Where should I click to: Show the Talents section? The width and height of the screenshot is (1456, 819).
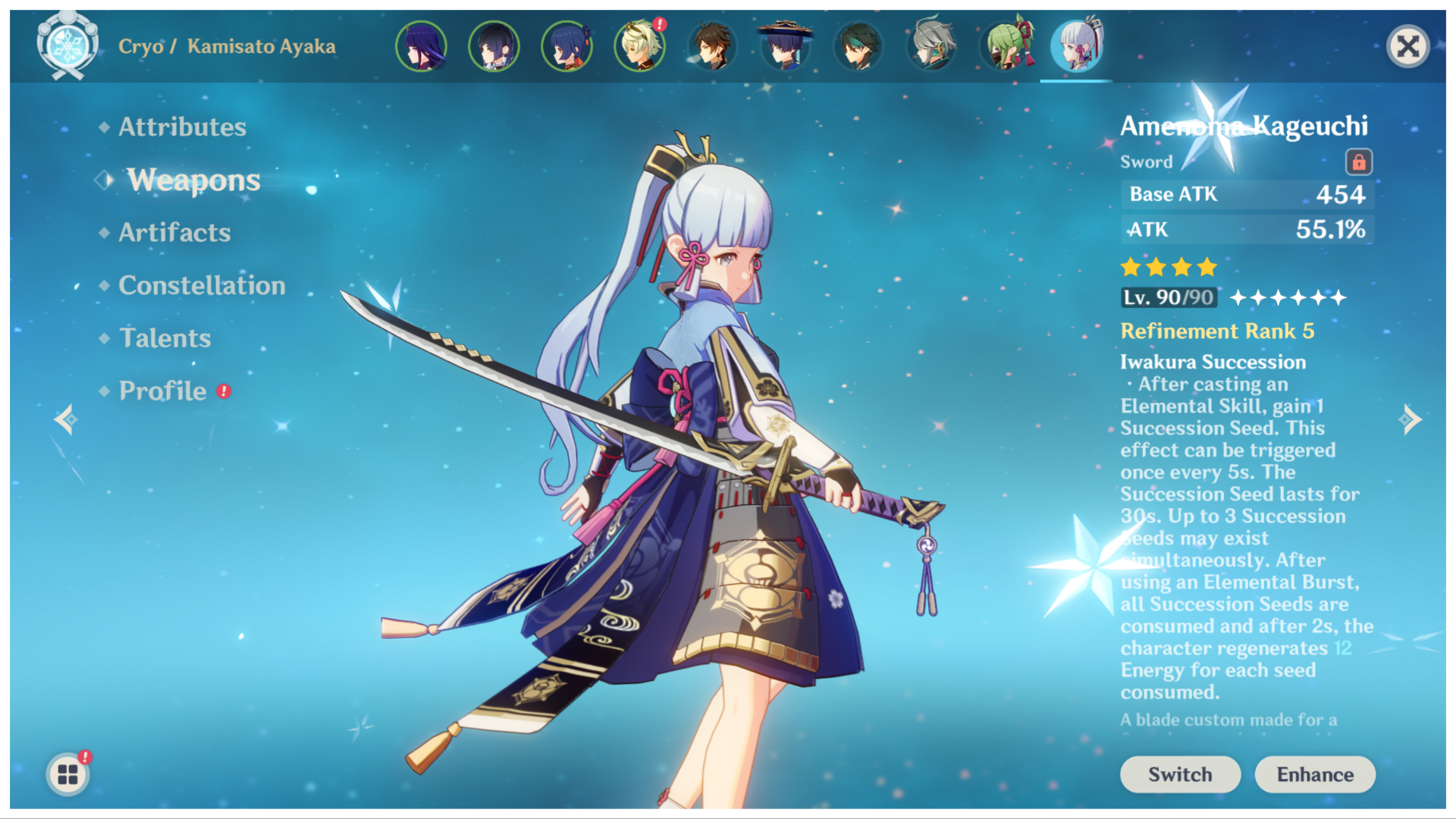point(165,338)
